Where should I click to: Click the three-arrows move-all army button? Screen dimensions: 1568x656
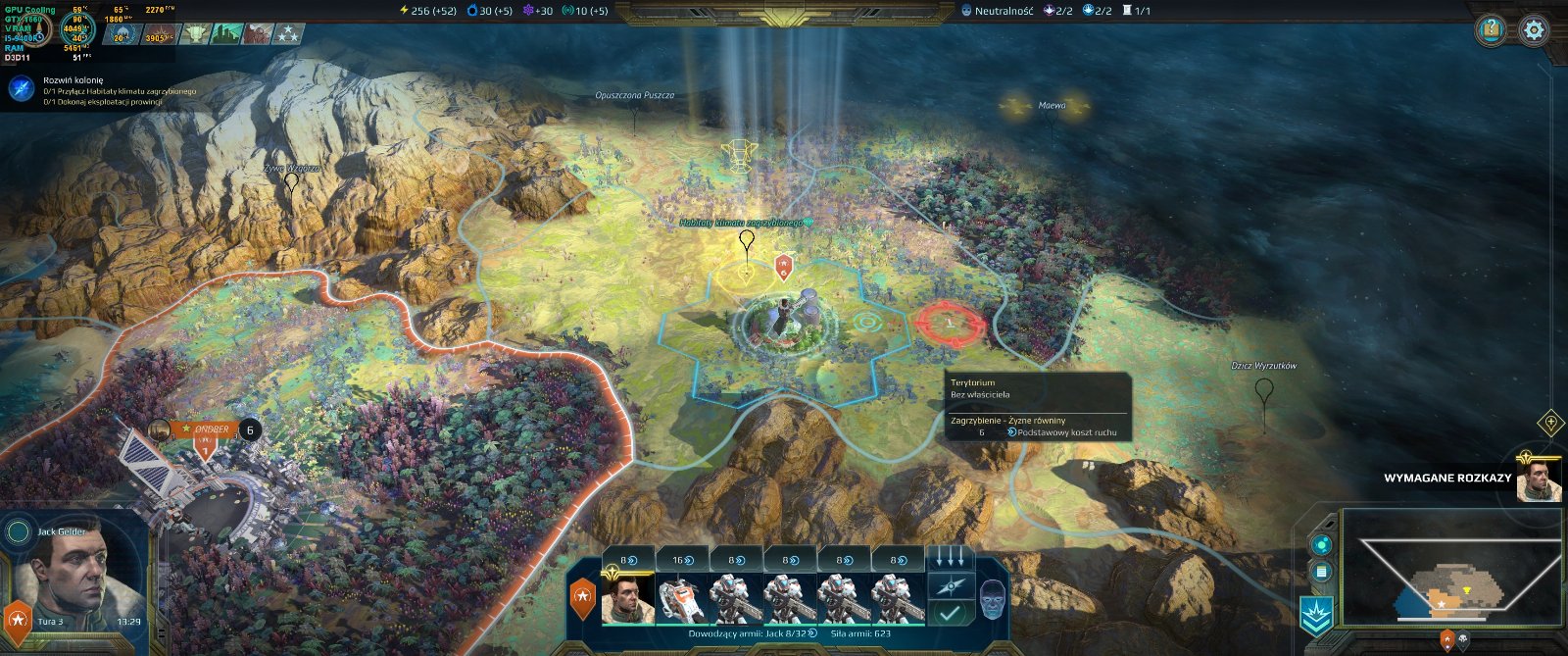coord(950,558)
